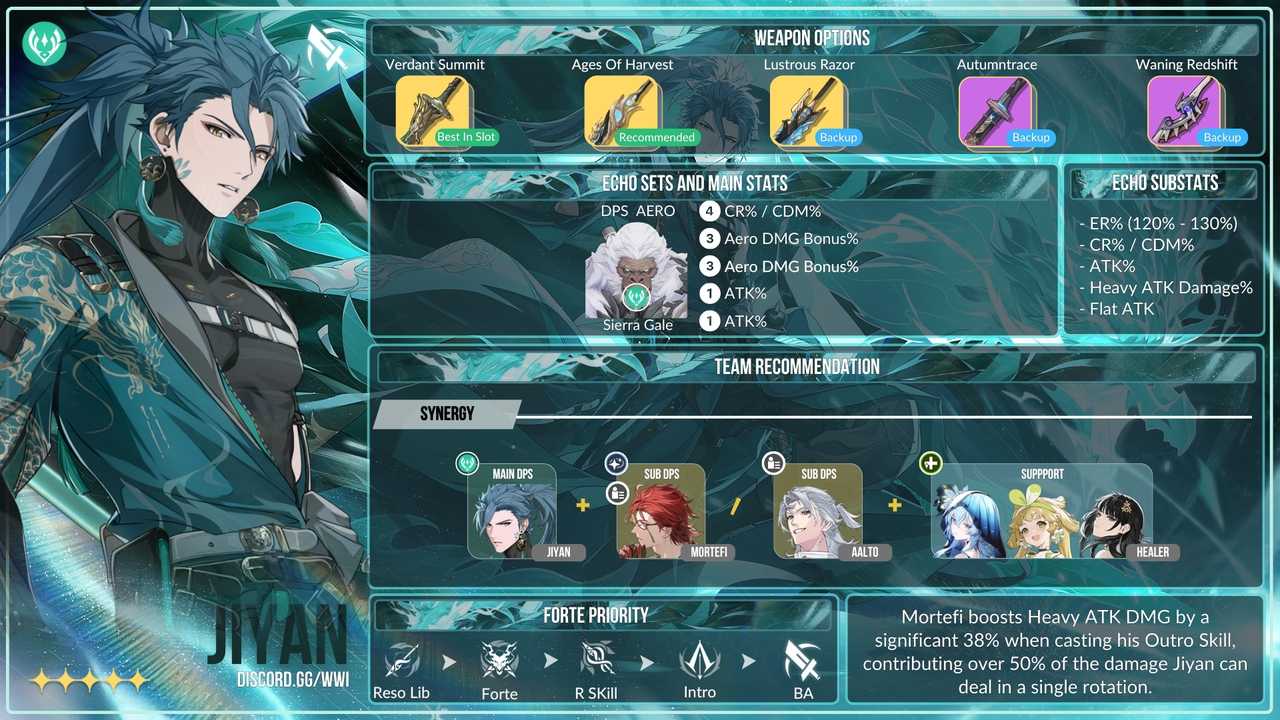Select the Autumntrace purple weapon

tap(996, 111)
